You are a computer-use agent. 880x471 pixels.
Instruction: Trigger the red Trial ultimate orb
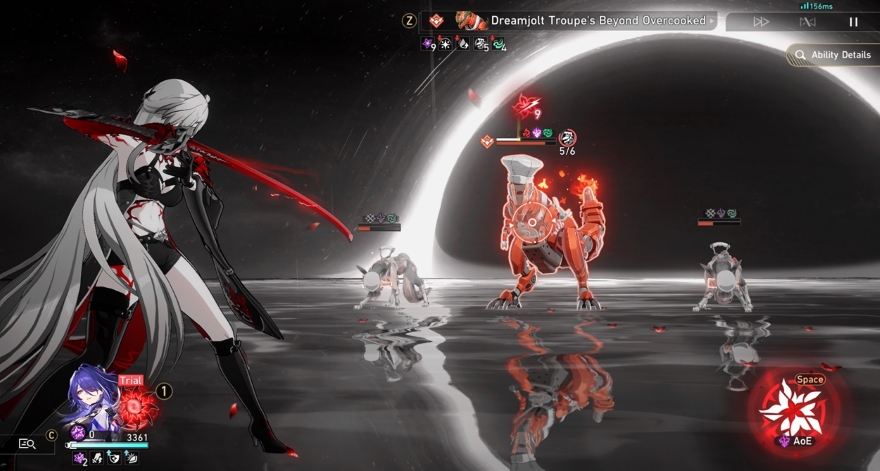pyautogui.click(x=139, y=407)
